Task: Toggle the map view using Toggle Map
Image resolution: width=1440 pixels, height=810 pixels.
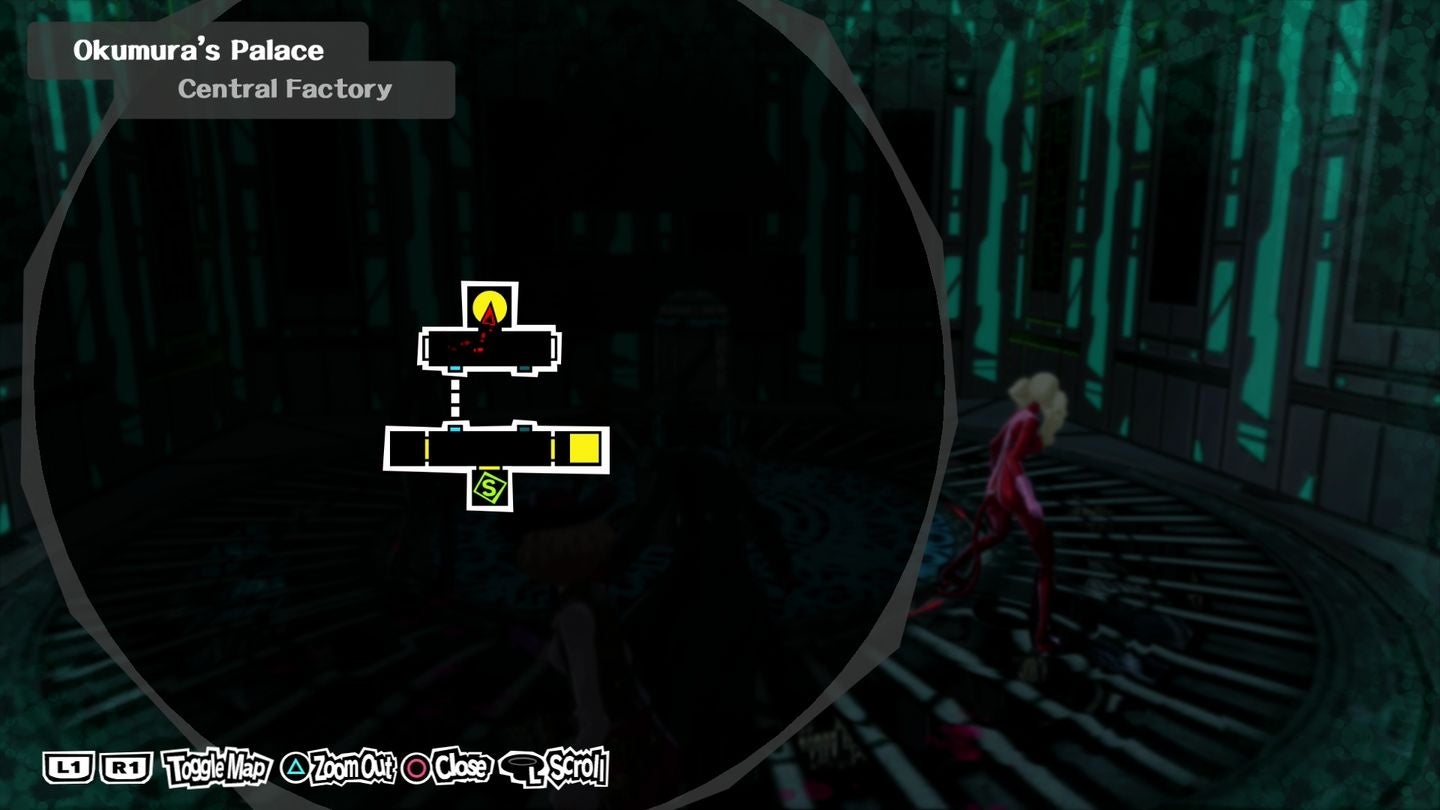Action: [216, 770]
